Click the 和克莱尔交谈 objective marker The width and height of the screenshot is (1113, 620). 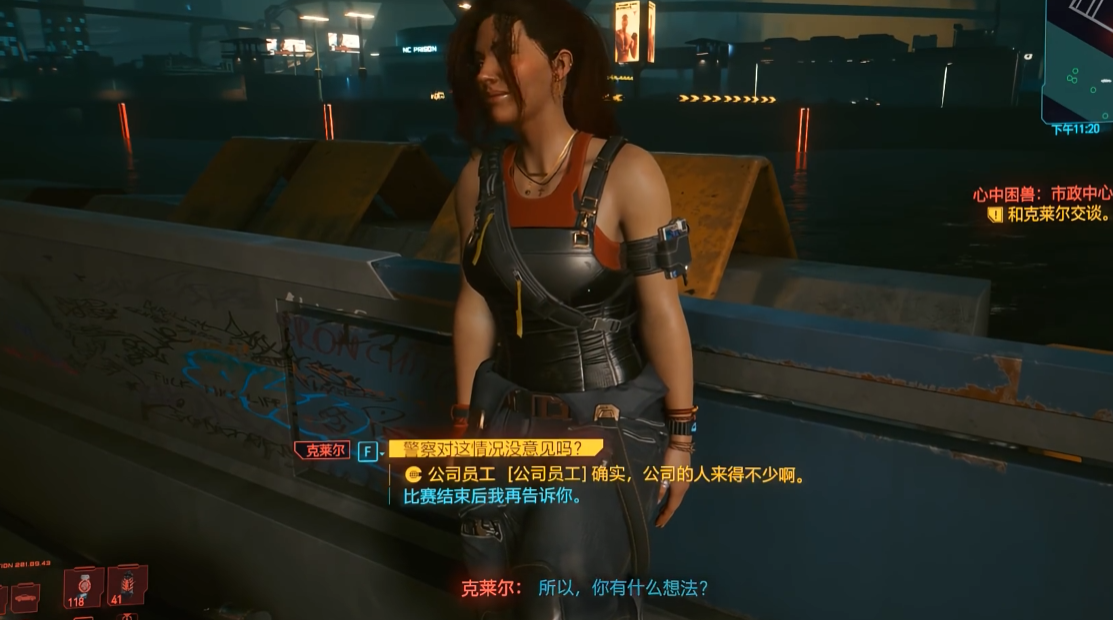coord(1058,214)
